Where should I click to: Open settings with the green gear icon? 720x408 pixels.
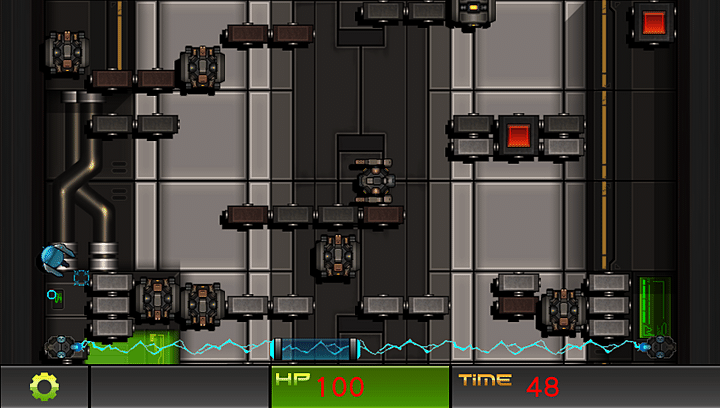click(x=45, y=386)
